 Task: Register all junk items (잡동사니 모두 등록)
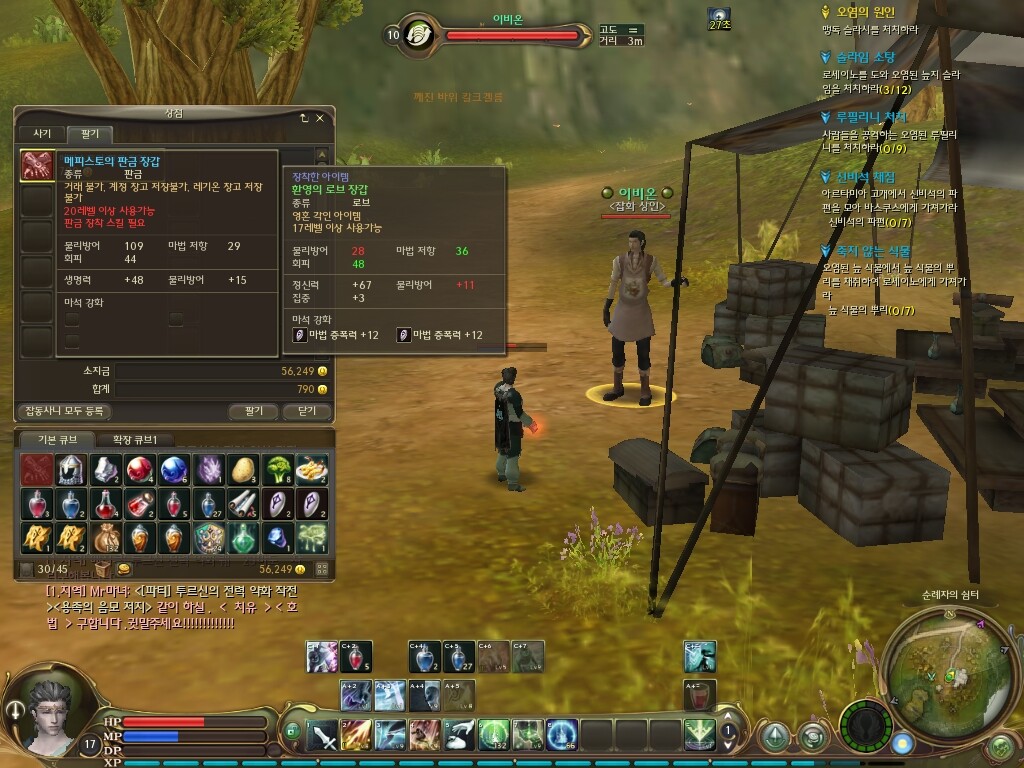click(x=64, y=411)
